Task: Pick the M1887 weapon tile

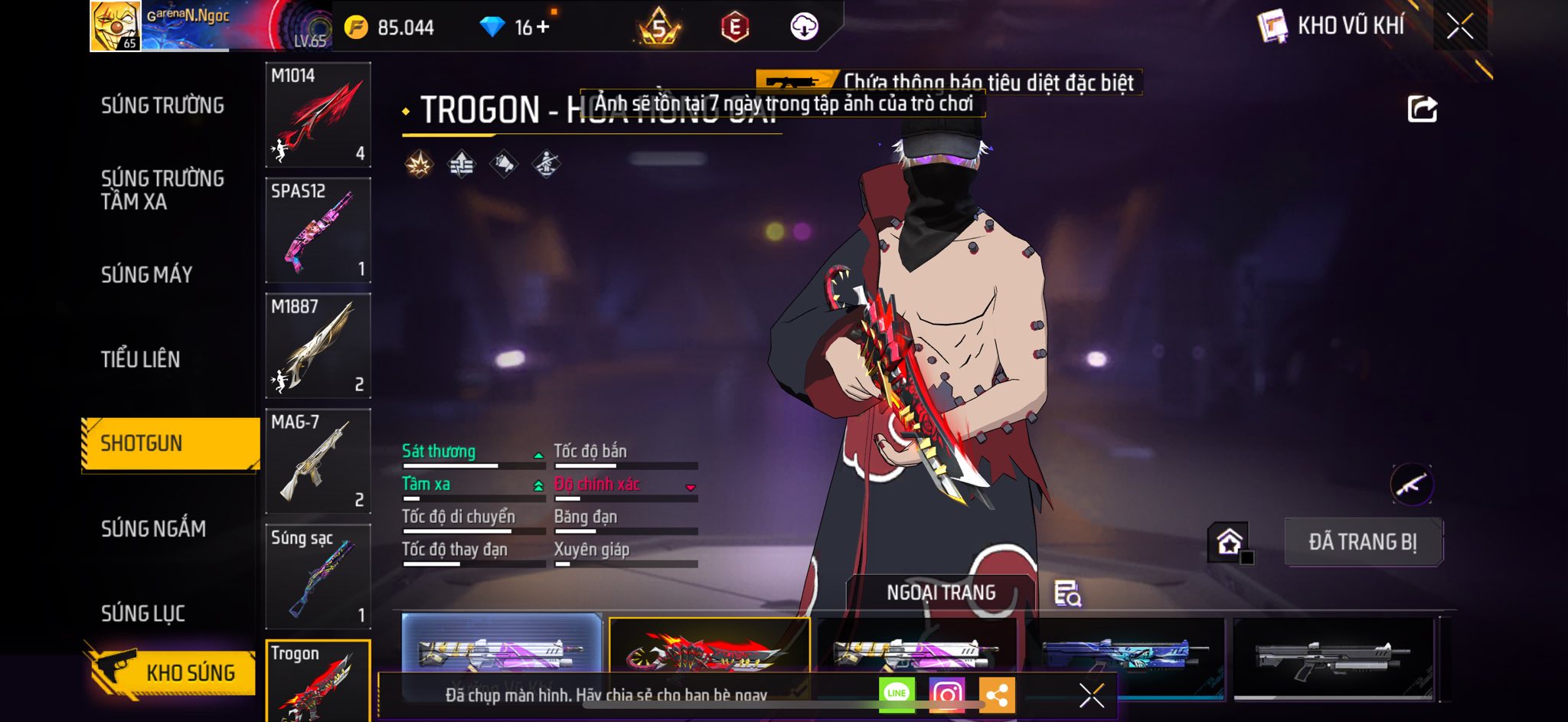Action: [318, 346]
